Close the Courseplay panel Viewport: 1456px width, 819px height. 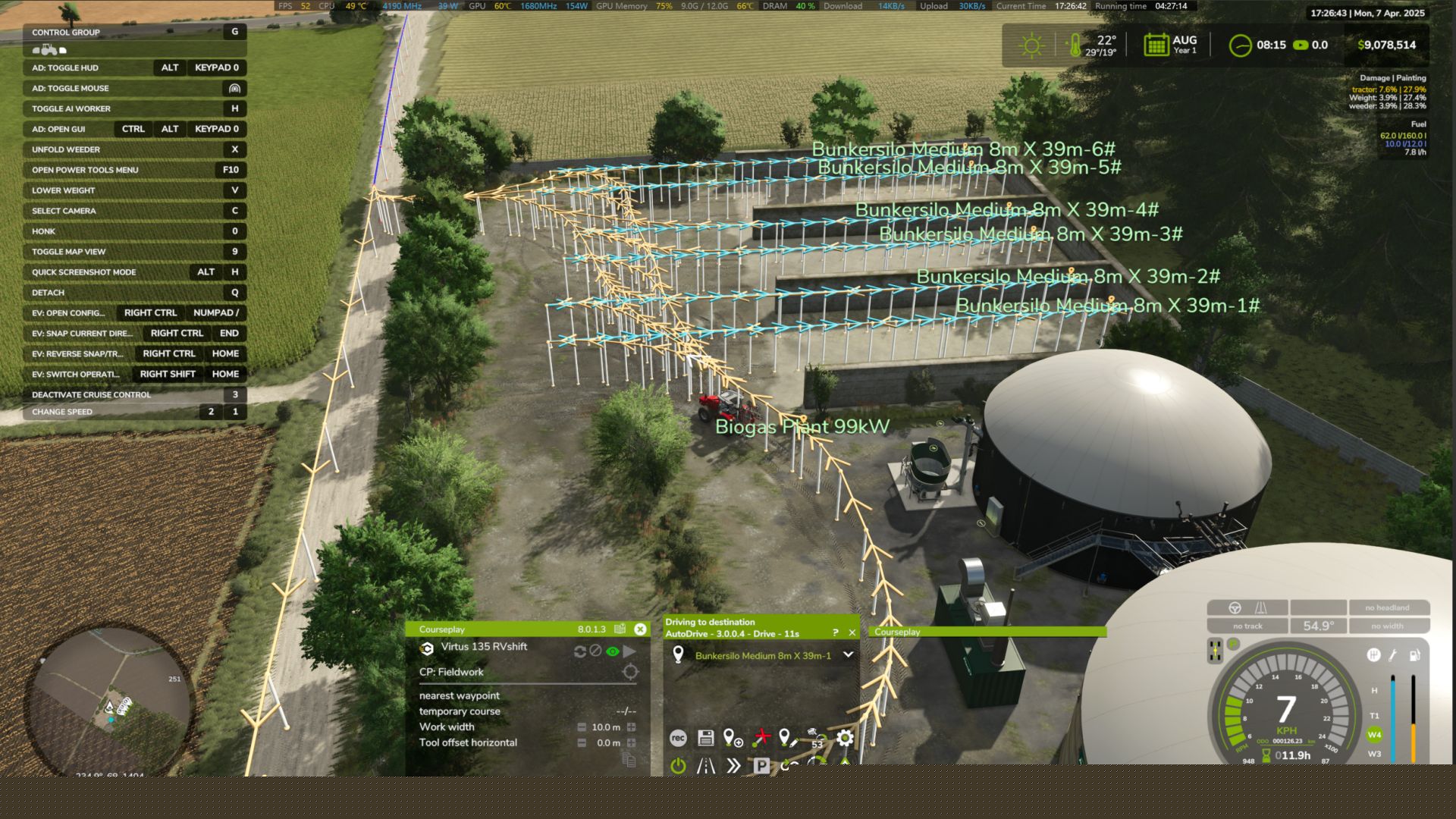640,629
